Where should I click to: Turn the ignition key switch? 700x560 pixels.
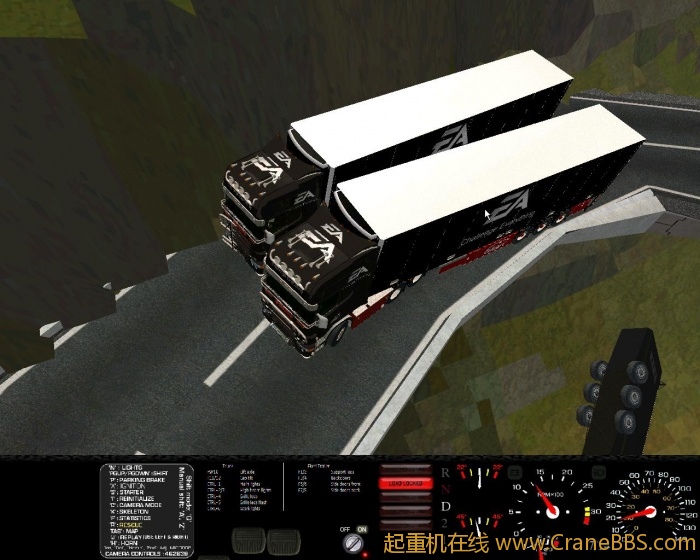352,542
